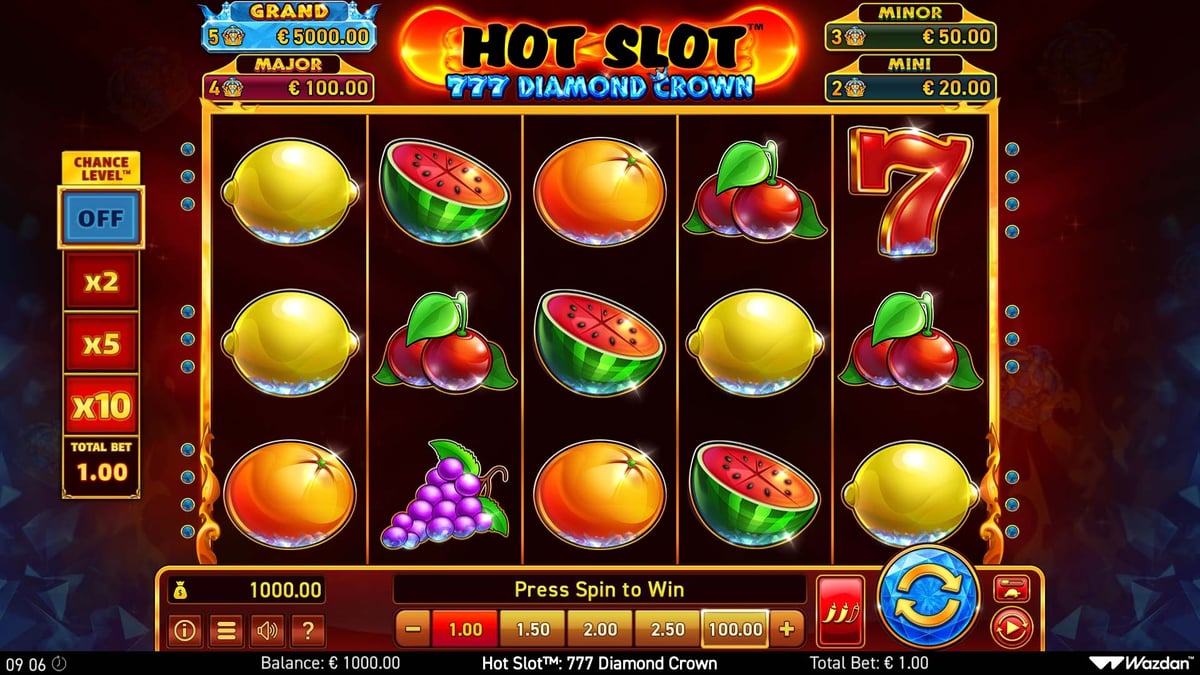Toggle the sound speaker icon
Image resolution: width=1200 pixels, height=675 pixels.
pyautogui.click(x=267, y=630)
